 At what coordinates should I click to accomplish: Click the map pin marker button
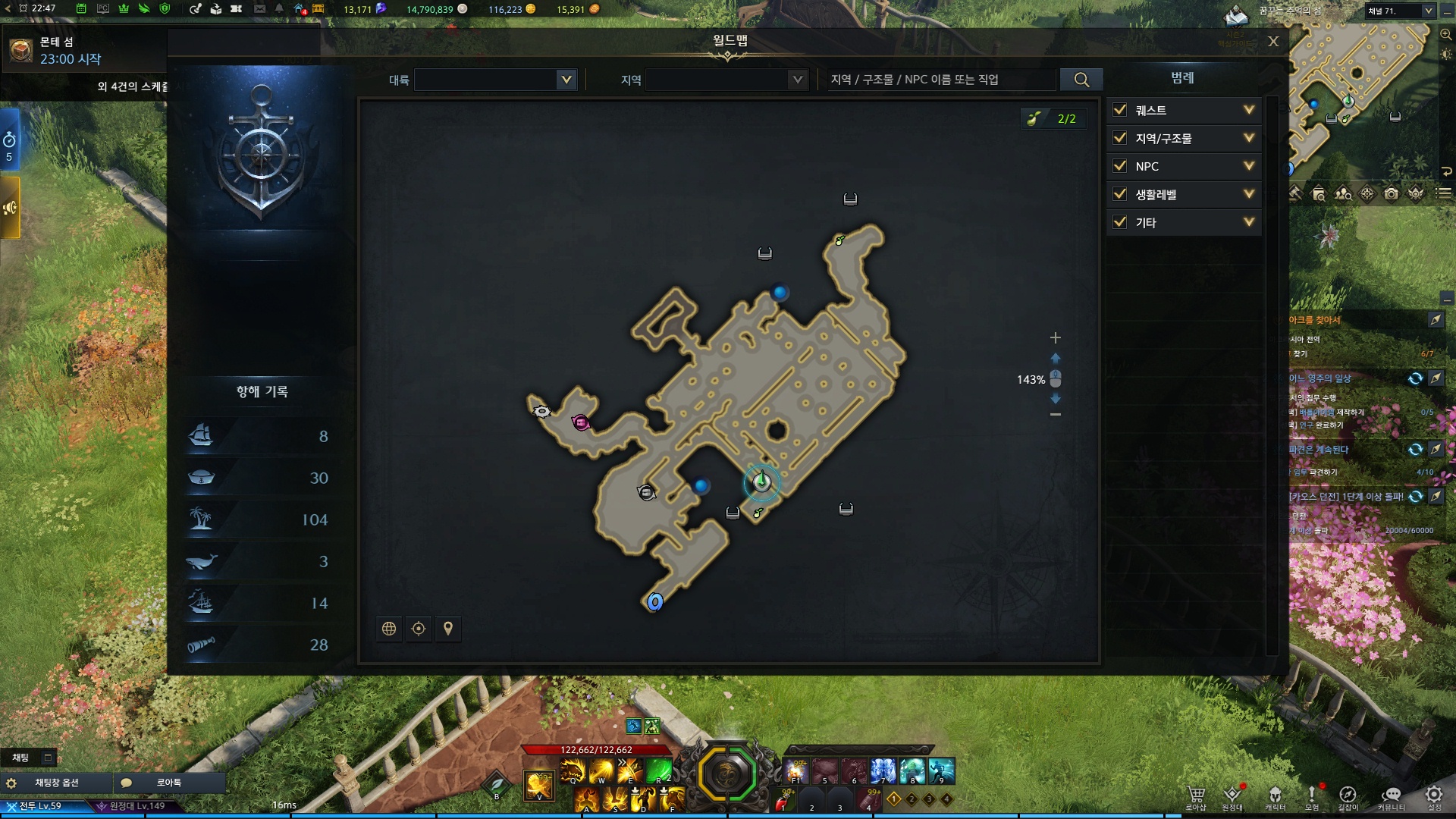[448, 629]
